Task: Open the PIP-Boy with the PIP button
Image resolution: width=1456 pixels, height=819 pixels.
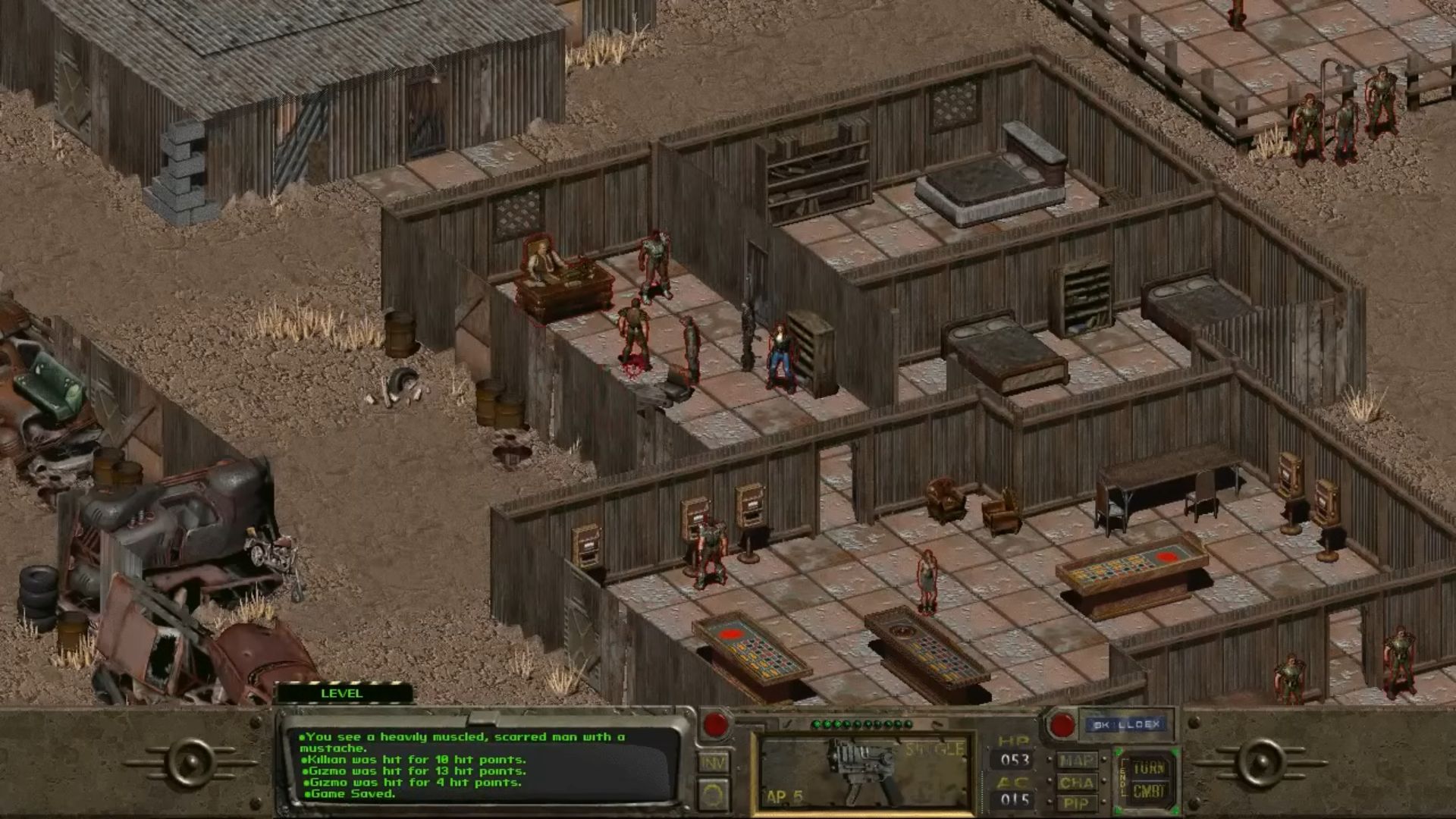Action: tap(1076, 803)
